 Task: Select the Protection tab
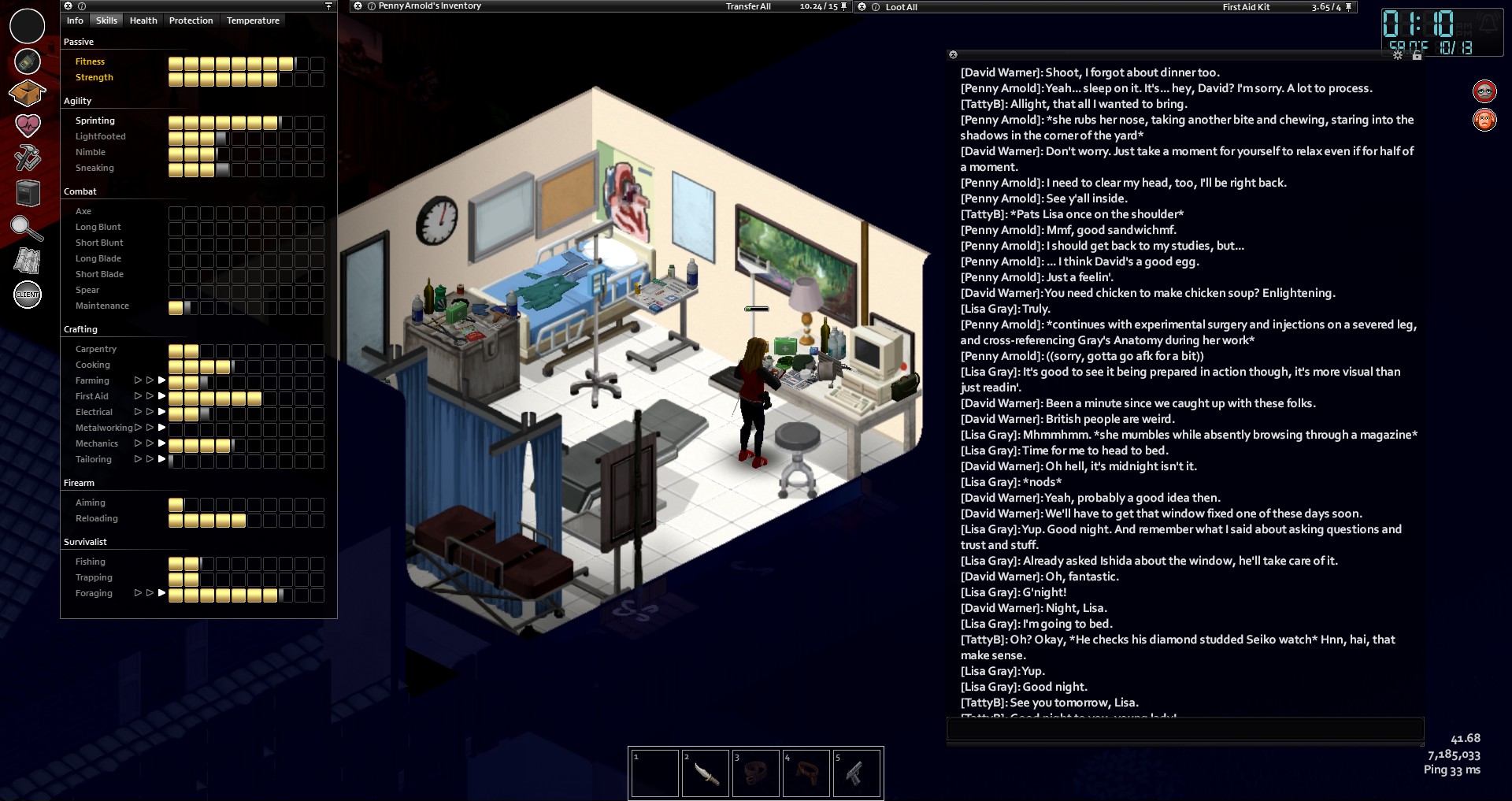coord(191,20)
